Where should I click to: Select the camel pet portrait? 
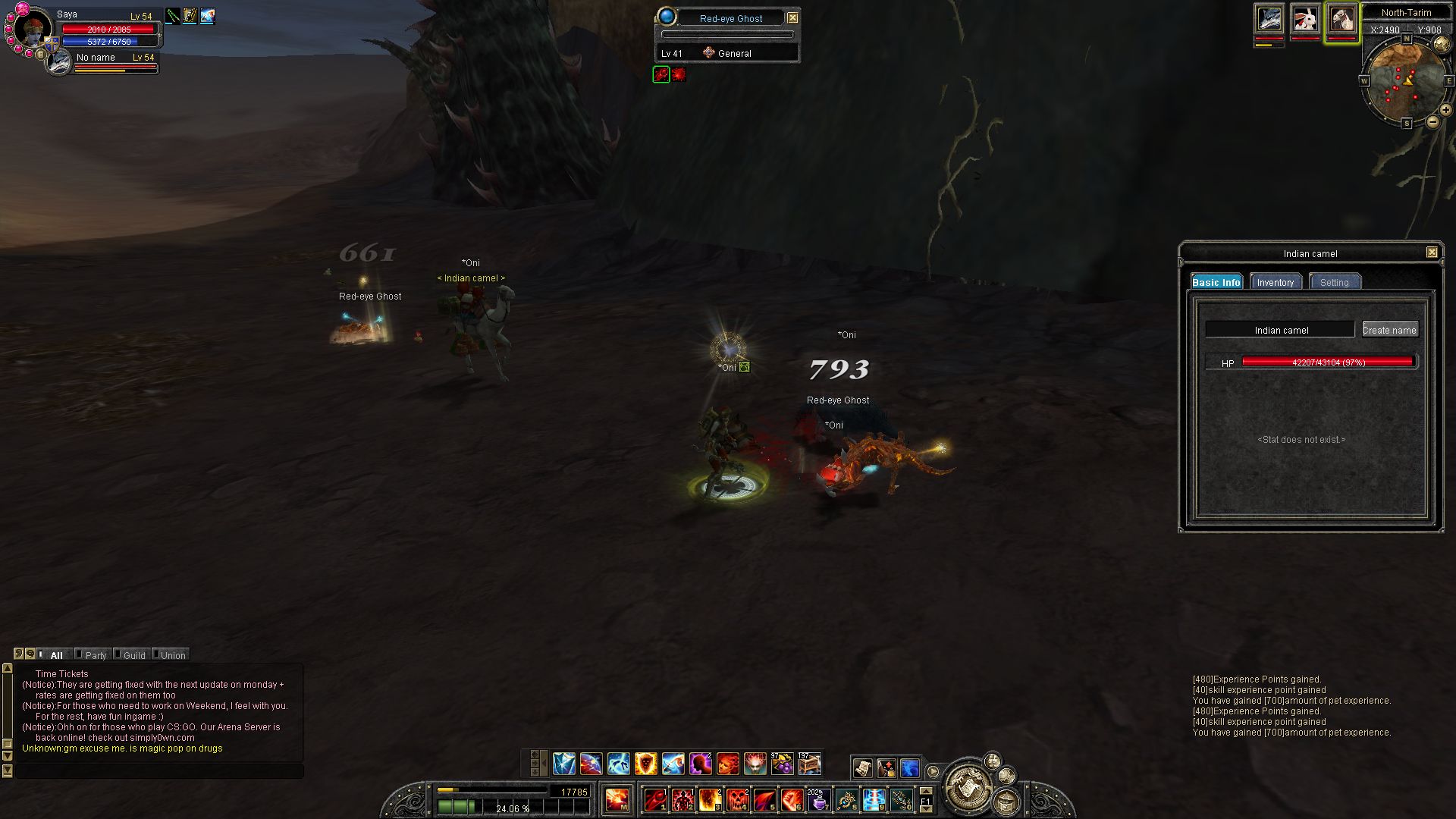1341,18
